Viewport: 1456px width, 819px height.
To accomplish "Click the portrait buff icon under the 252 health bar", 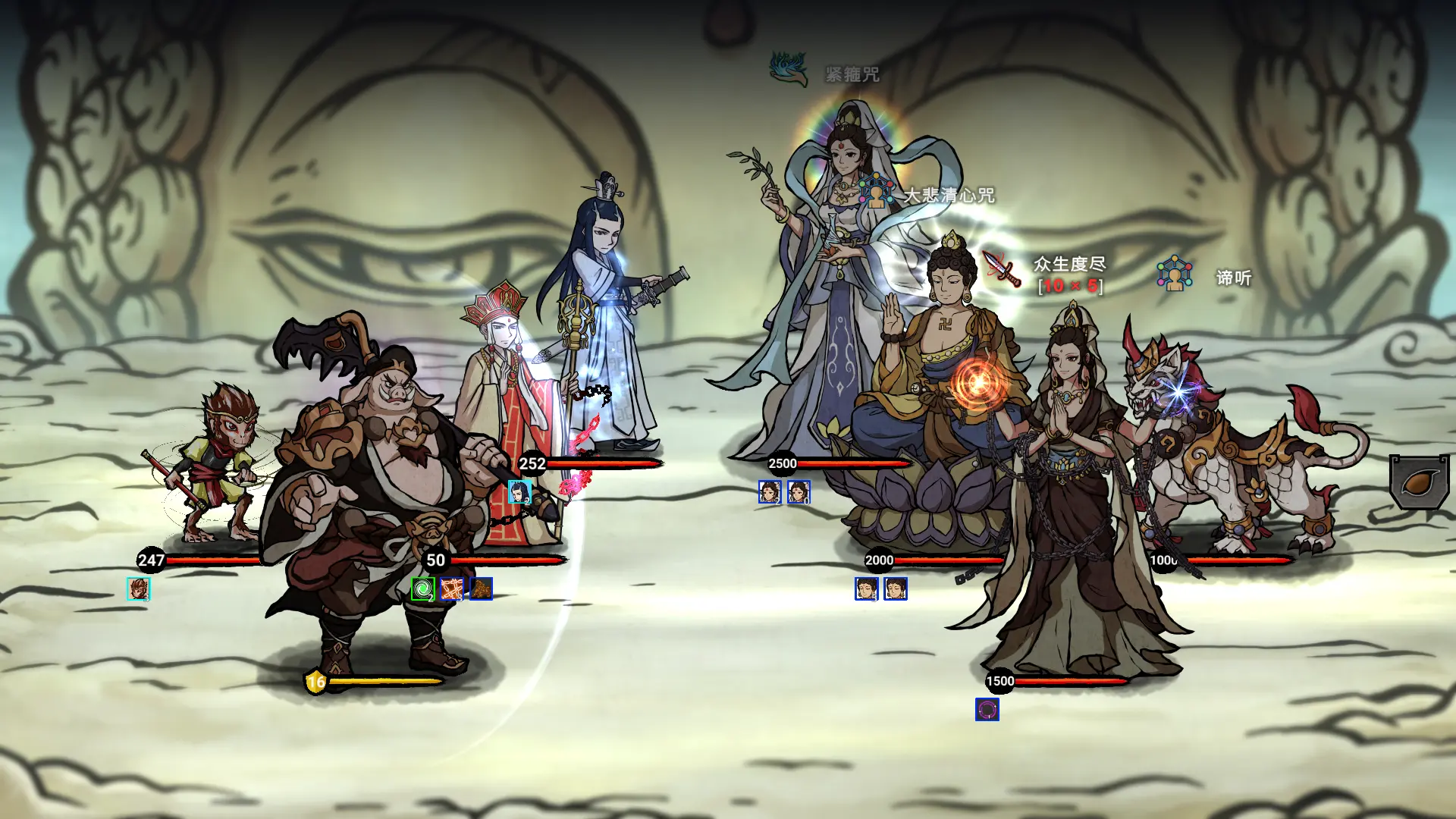I will 520,491.
